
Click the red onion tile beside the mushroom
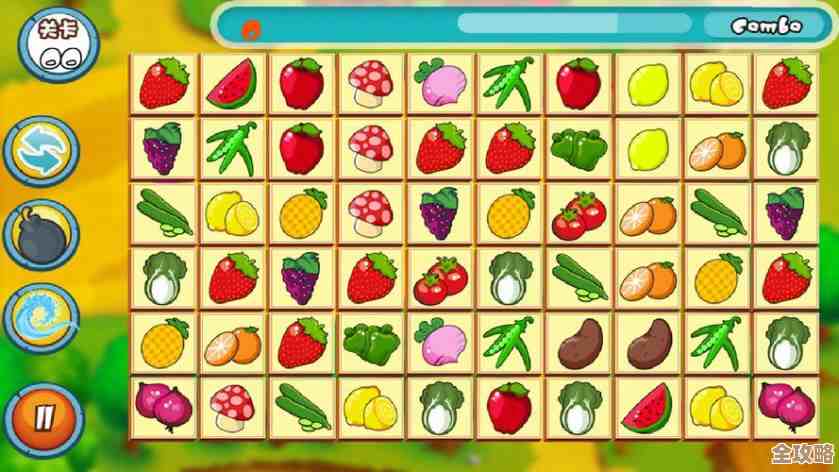163,407
